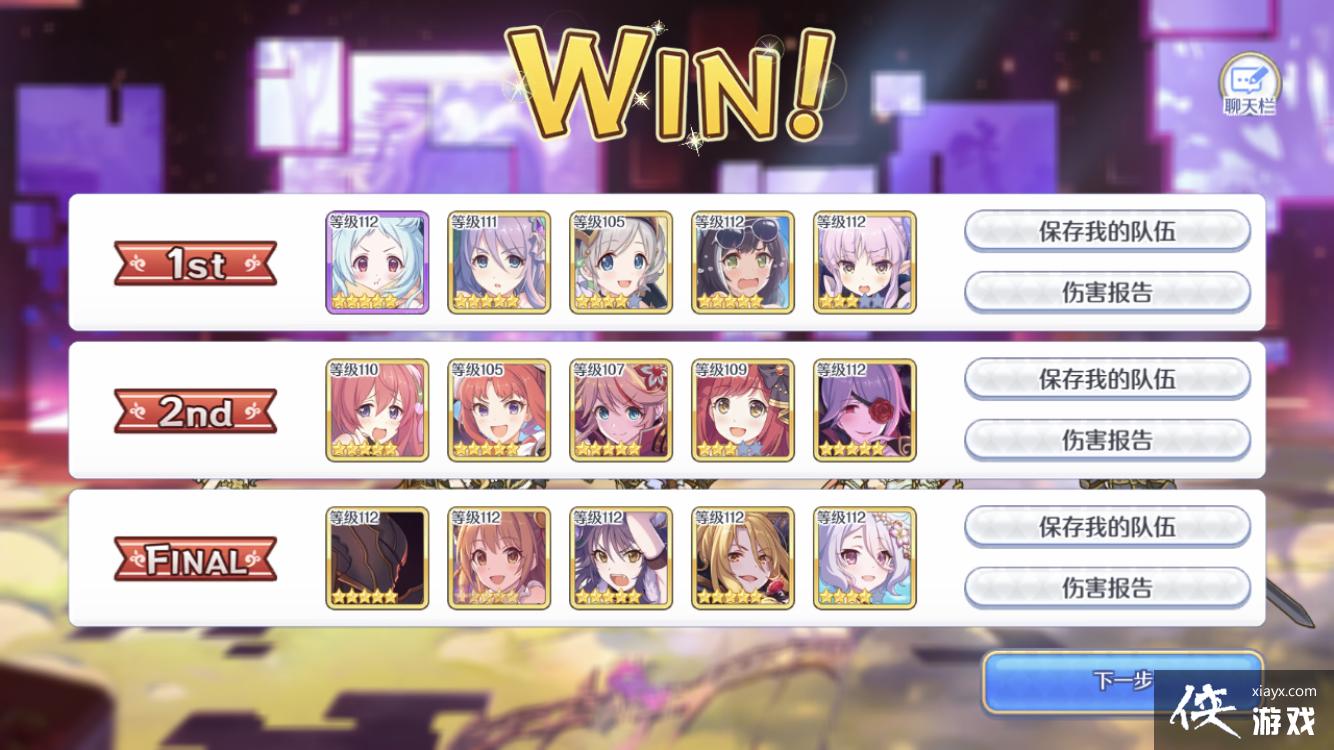Click the sunglasses character in 1st team
The image size is (1334, 750).
pos(742,263)
